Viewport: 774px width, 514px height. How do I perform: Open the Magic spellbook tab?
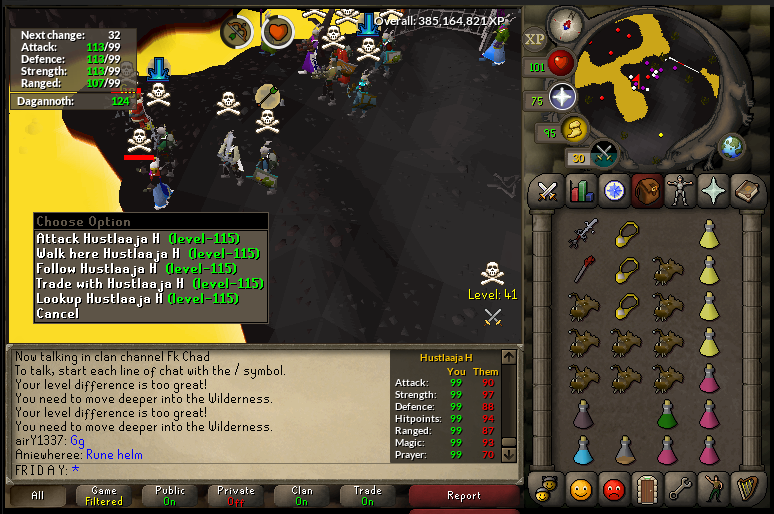[745, 190]
